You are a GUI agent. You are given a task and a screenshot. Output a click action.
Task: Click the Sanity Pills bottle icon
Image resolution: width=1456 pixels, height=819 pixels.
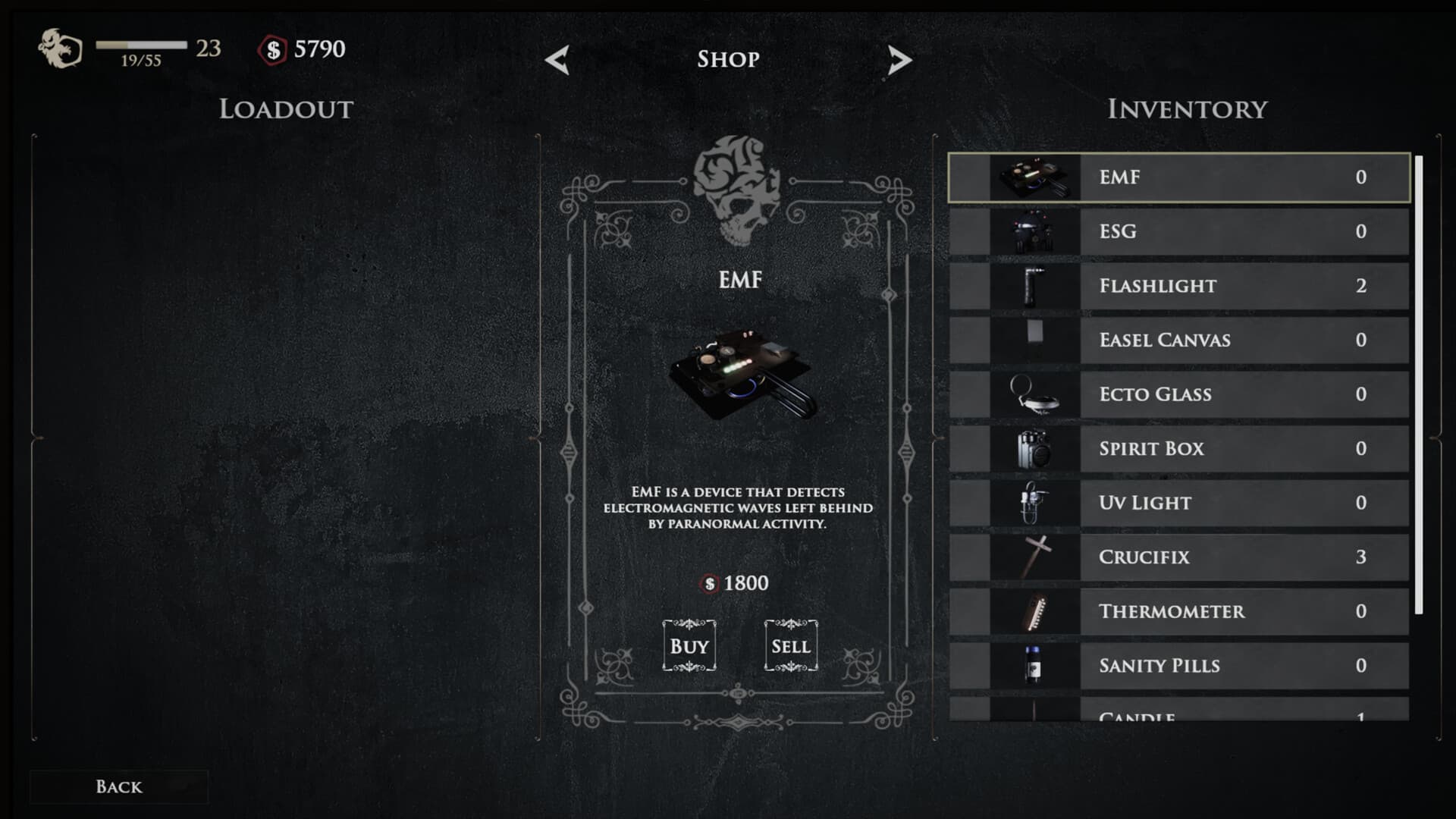1033,665
